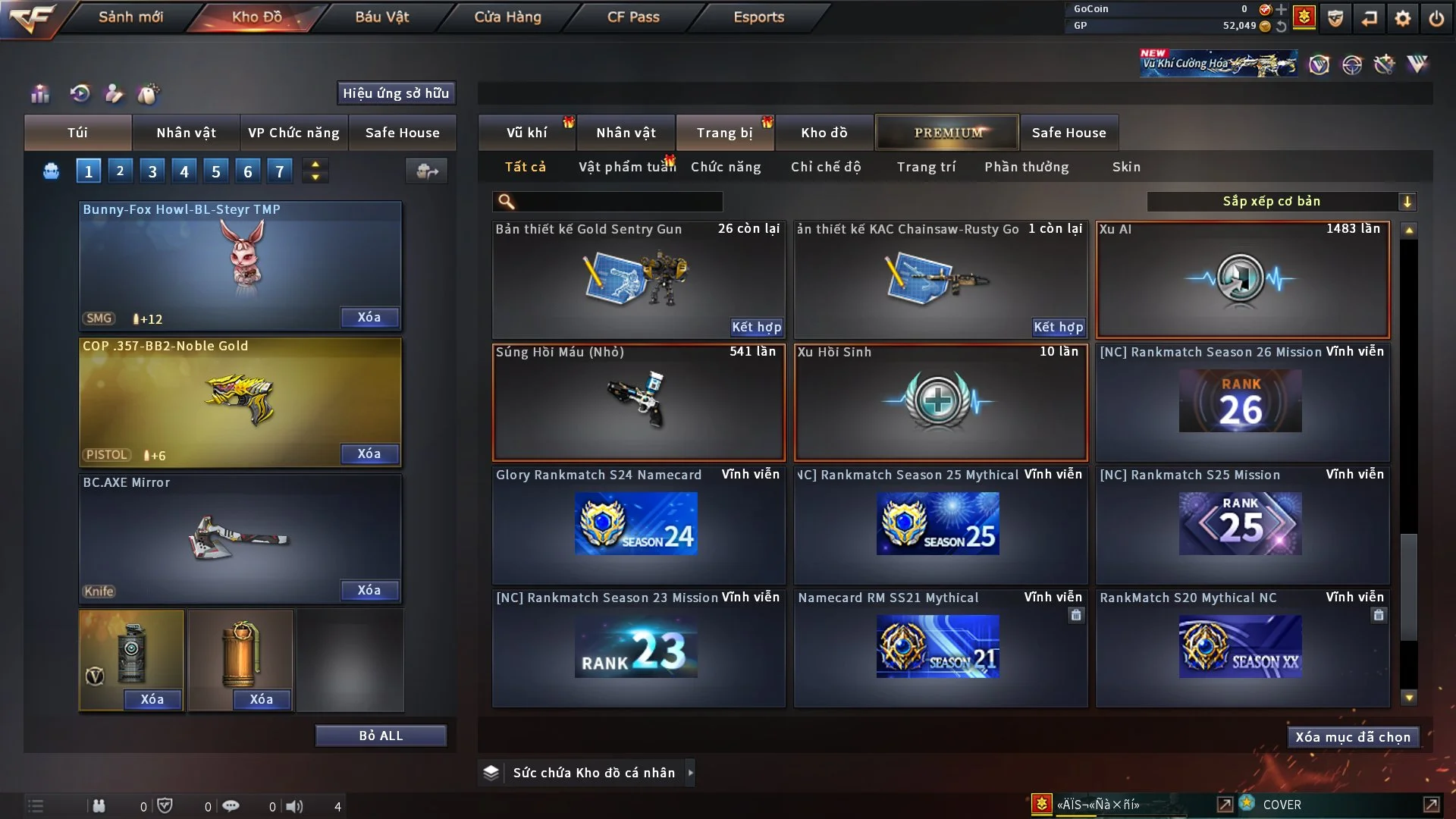Image resolution: width=1456 pixels, height=819 pixels.
Task: Combine the Gold Sentry Gun blueprint
Action: (756, 327)
